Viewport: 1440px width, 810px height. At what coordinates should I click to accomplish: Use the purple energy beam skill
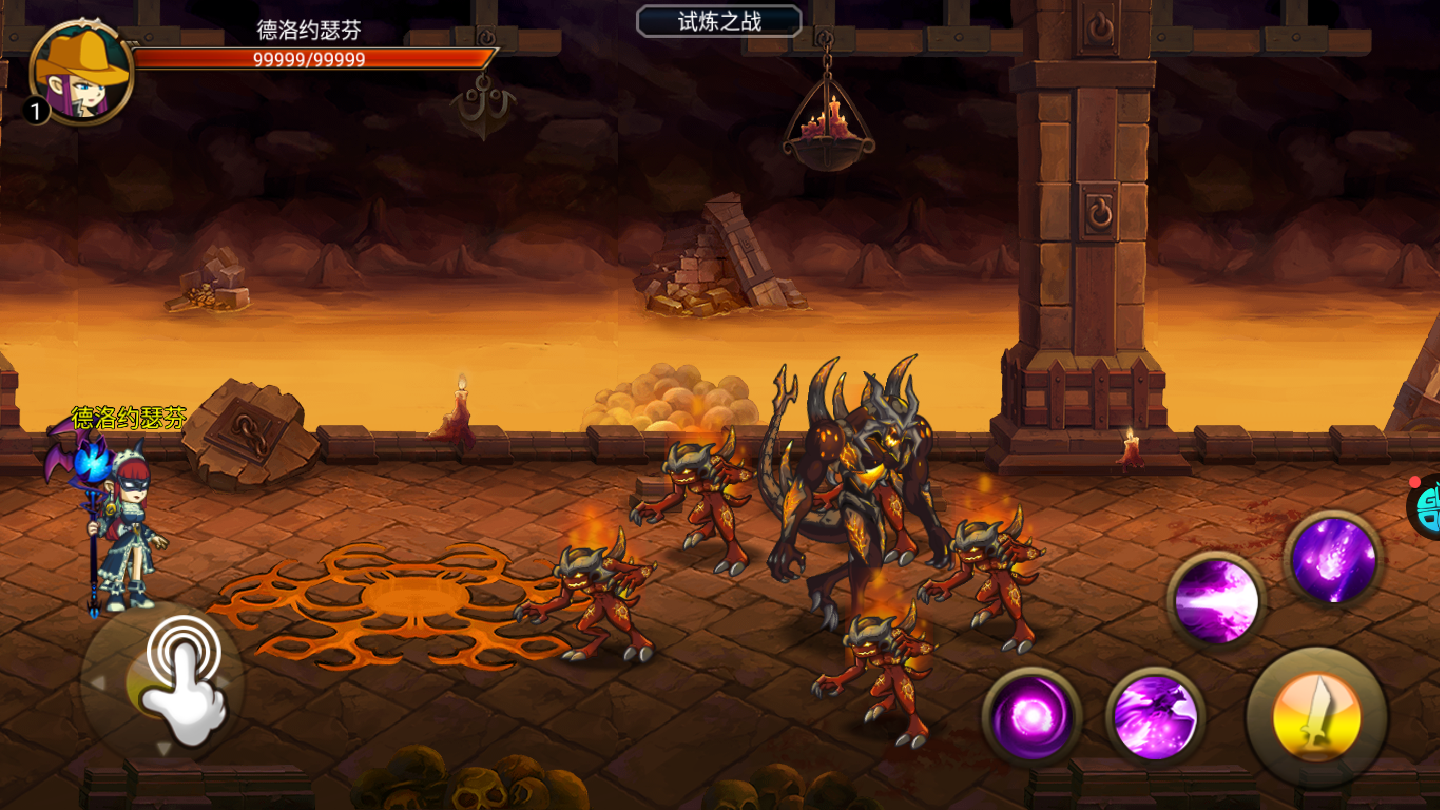pos(1216,600)
